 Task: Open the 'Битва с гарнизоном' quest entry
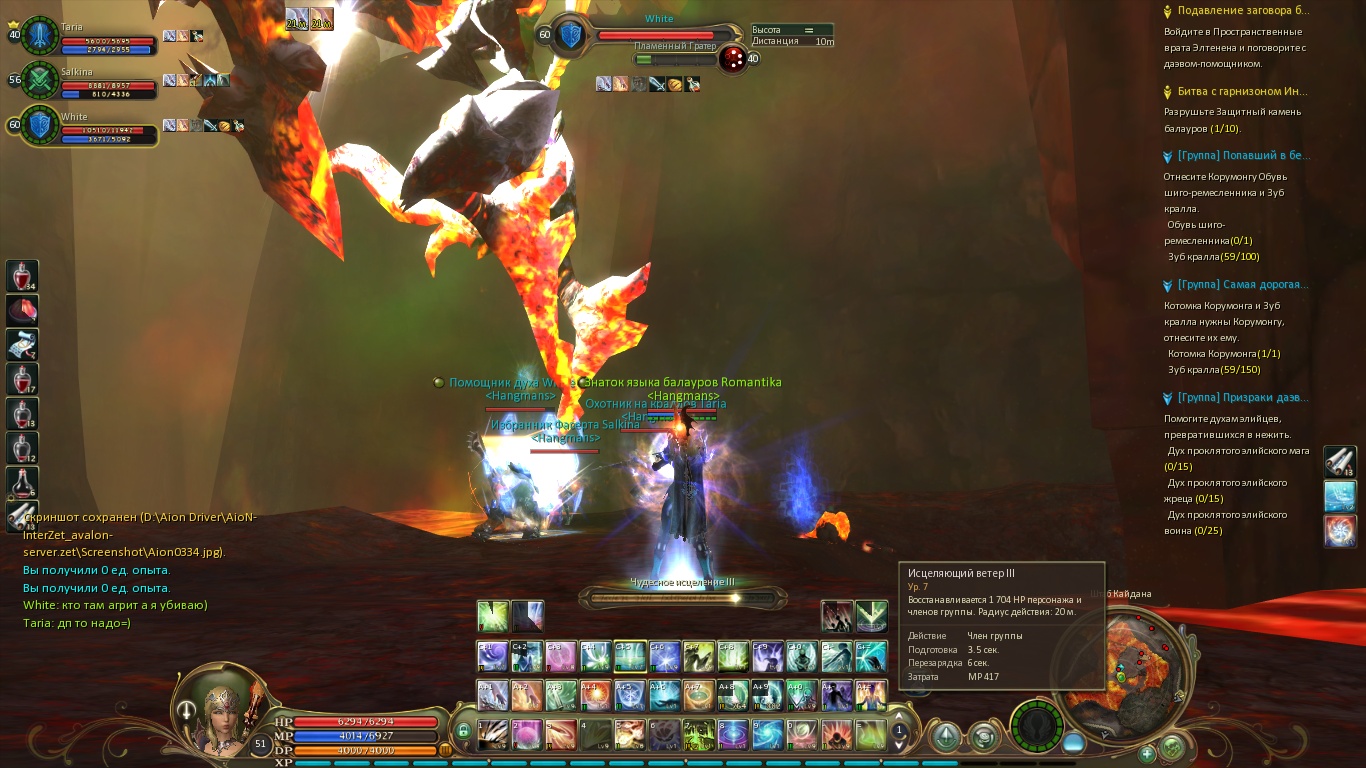(1242, 92)
